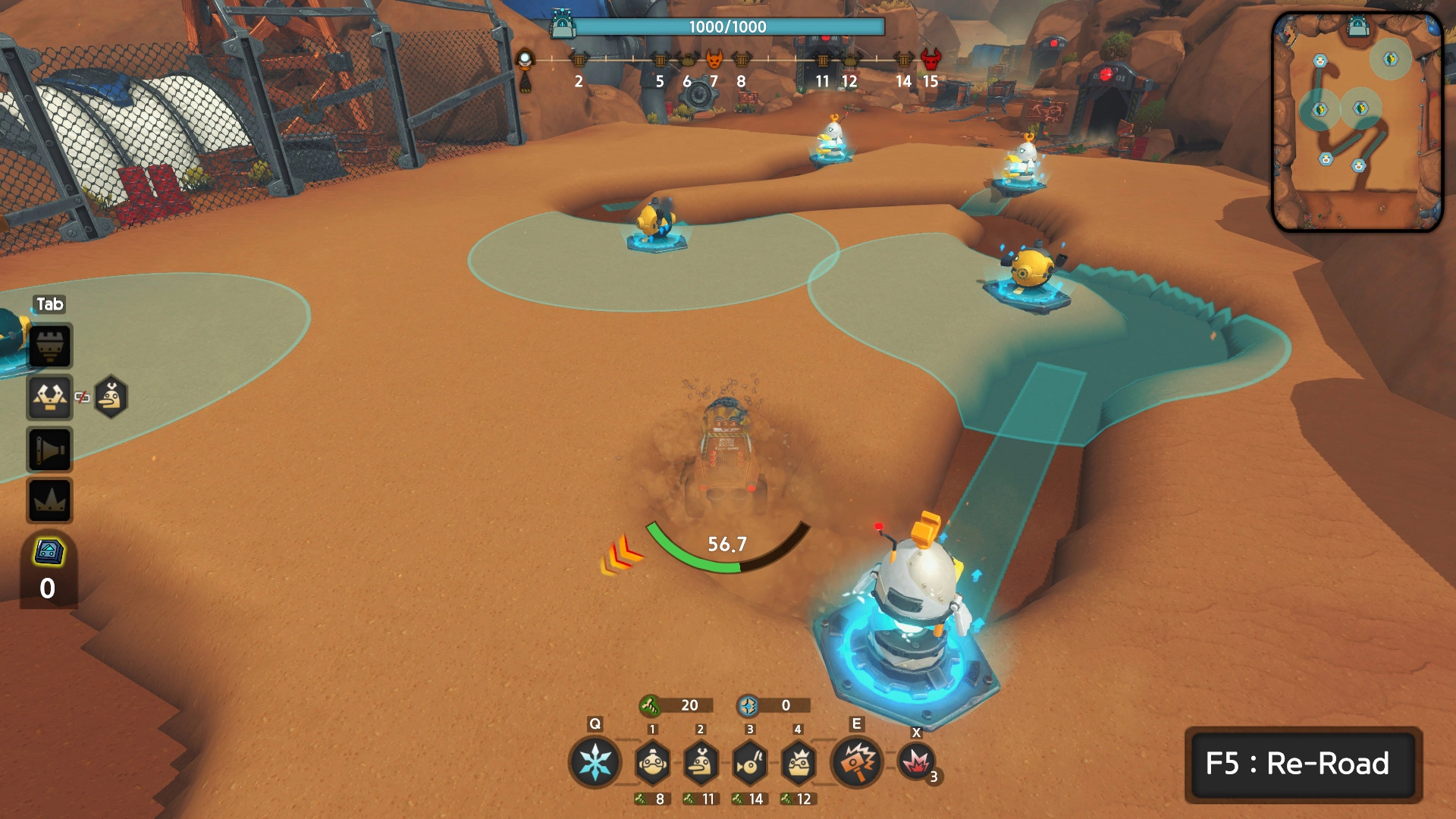The width and height of the screenshot is (1456, 819).
Task: Select the goggled robot tower costing 8
Action: click(x=652, y=763)
